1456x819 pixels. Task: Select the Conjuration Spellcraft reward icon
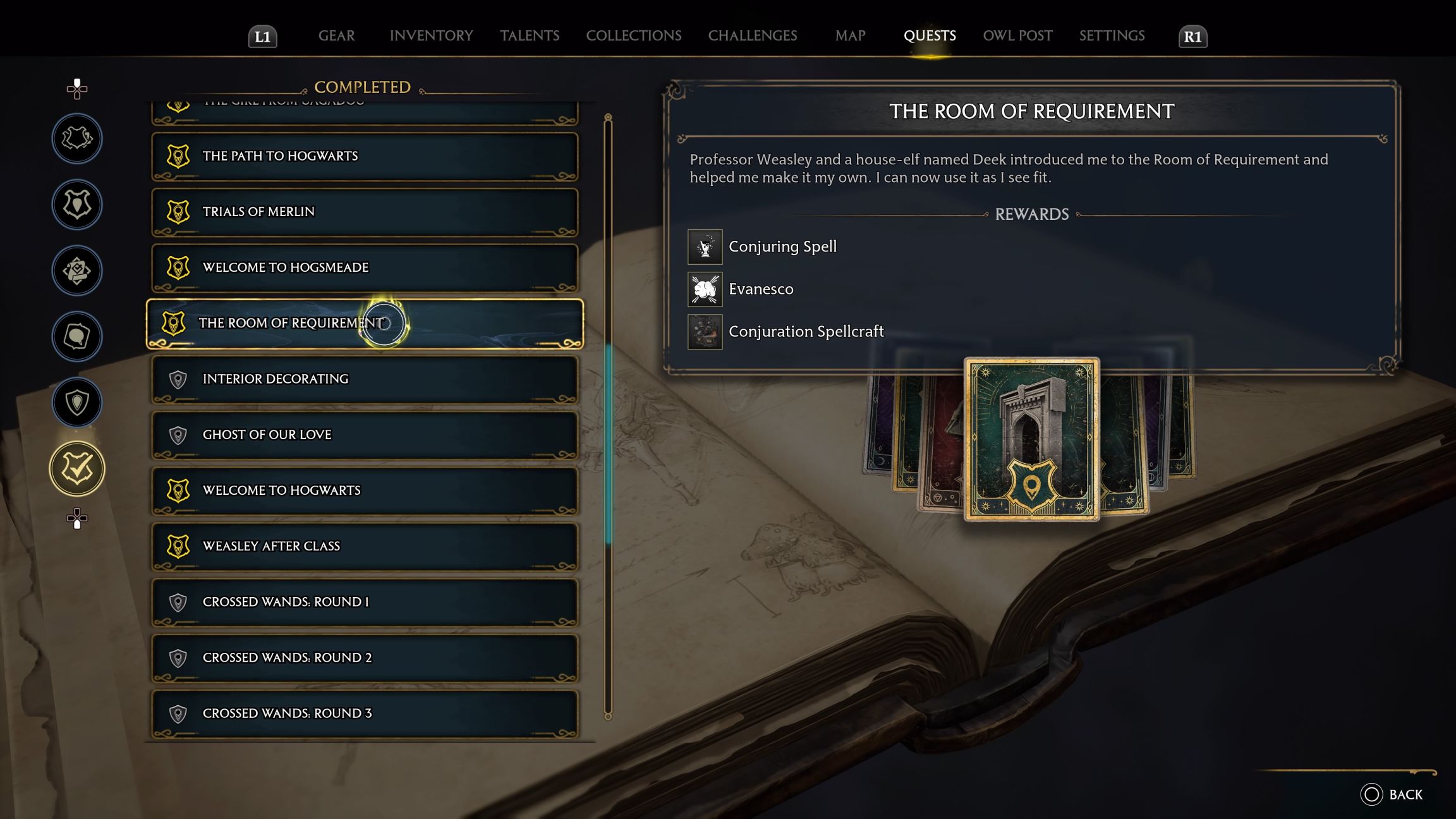[704, 331]
